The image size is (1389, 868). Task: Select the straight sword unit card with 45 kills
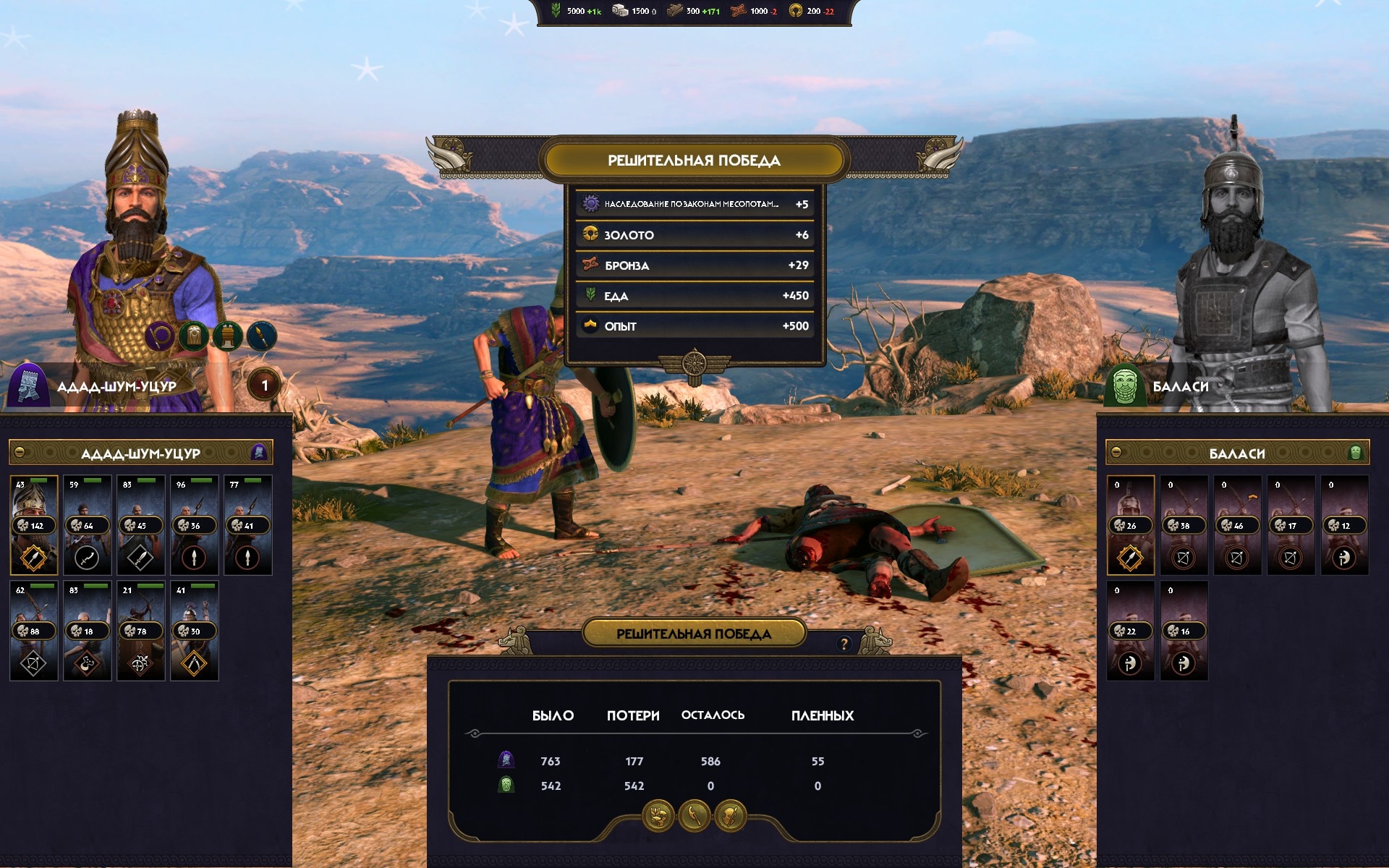pos(141,525)
